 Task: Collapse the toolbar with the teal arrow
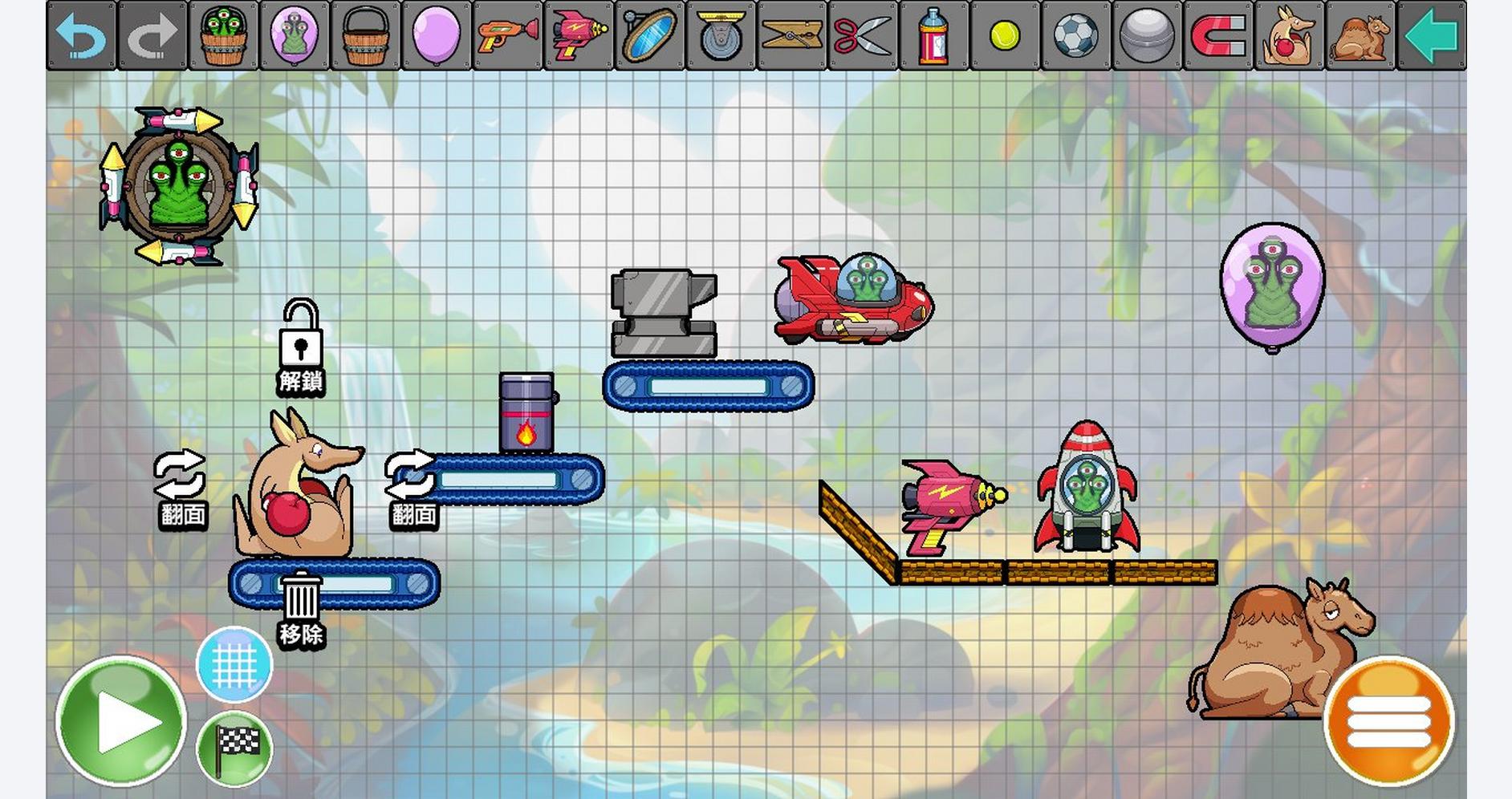[x=1431, y=36]
